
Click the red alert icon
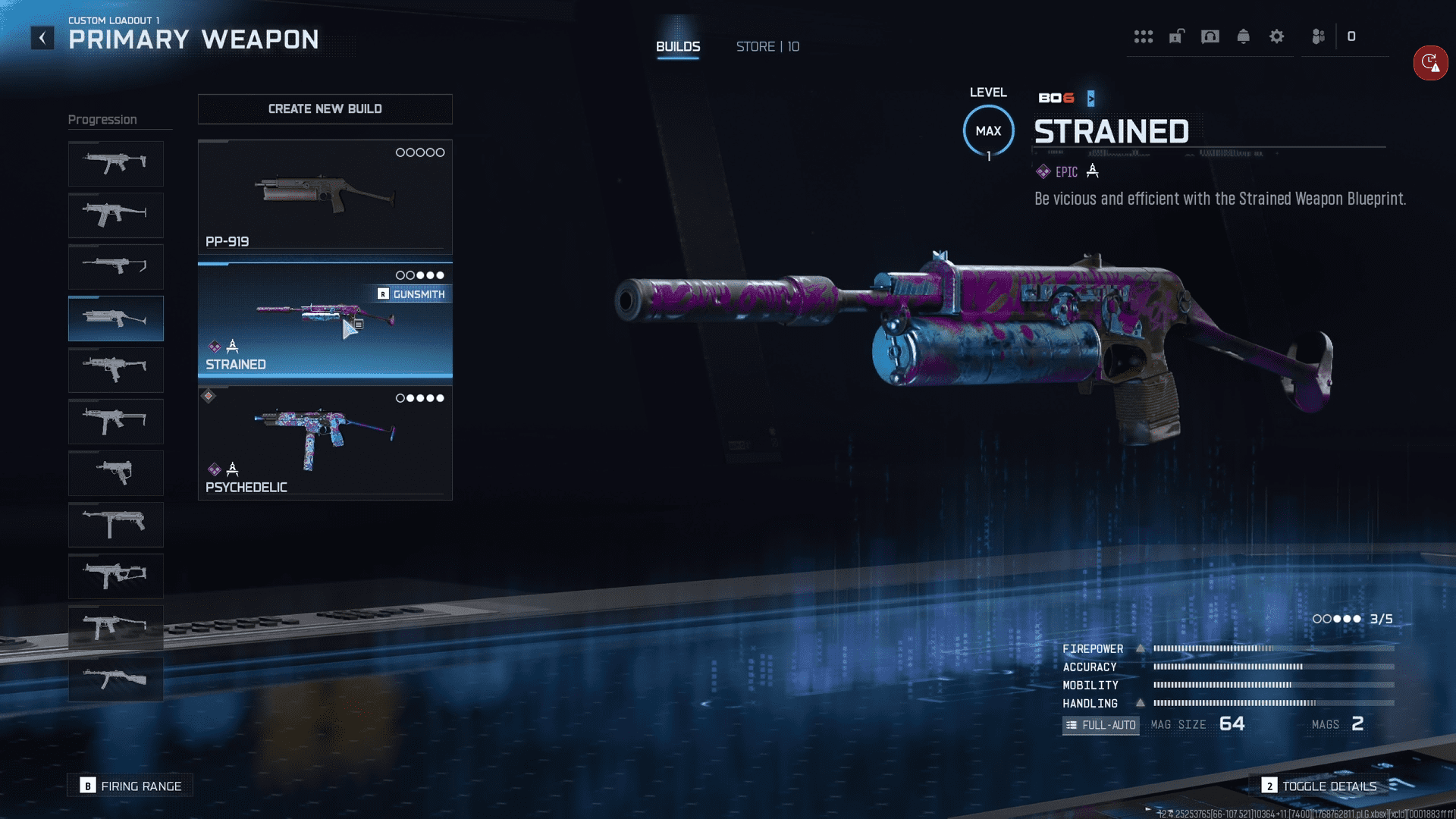pyautogui.click(x=1430, y=63)
